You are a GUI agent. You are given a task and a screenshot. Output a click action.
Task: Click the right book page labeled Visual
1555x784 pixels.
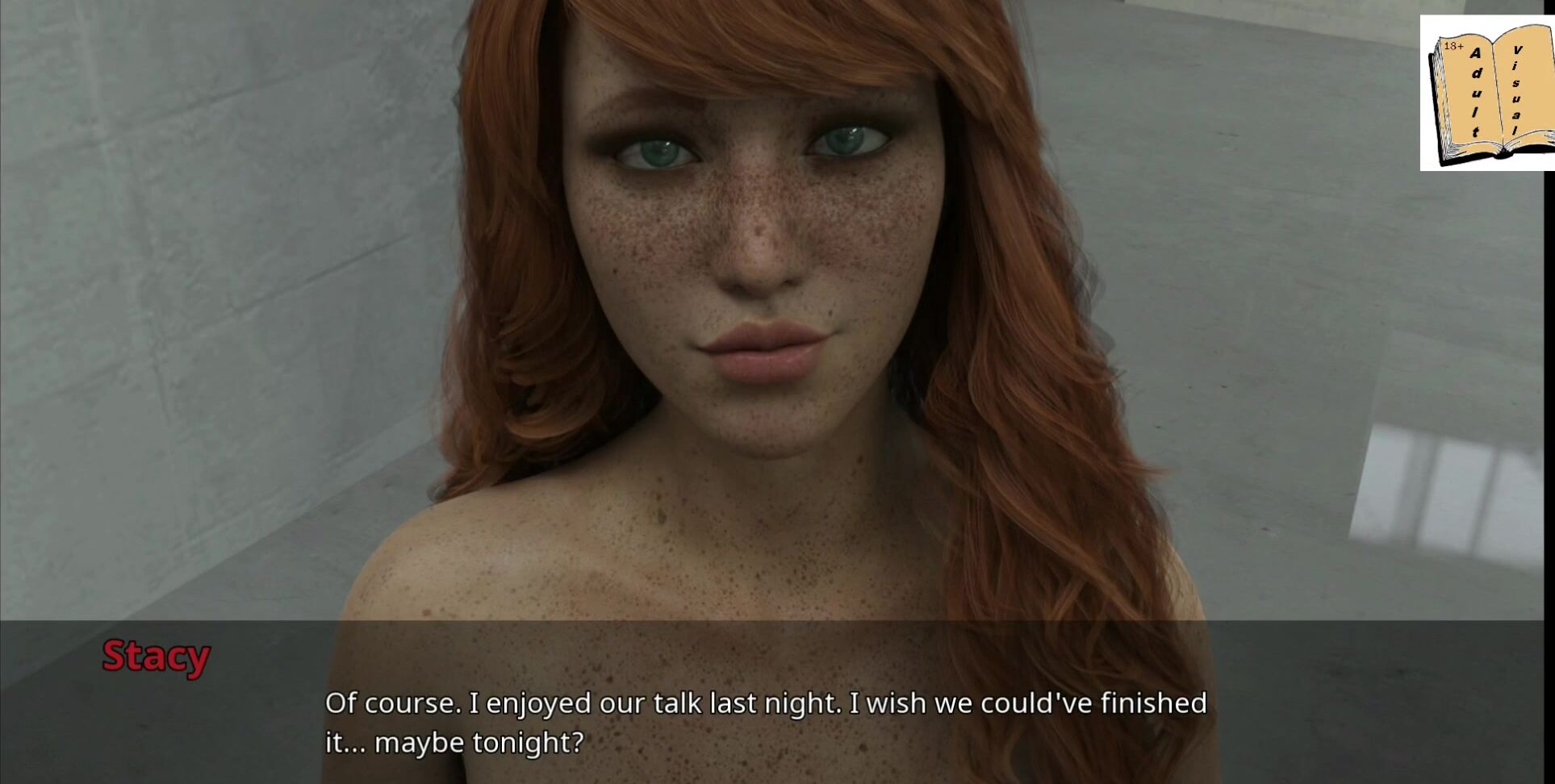click(x=1515, y=89)
